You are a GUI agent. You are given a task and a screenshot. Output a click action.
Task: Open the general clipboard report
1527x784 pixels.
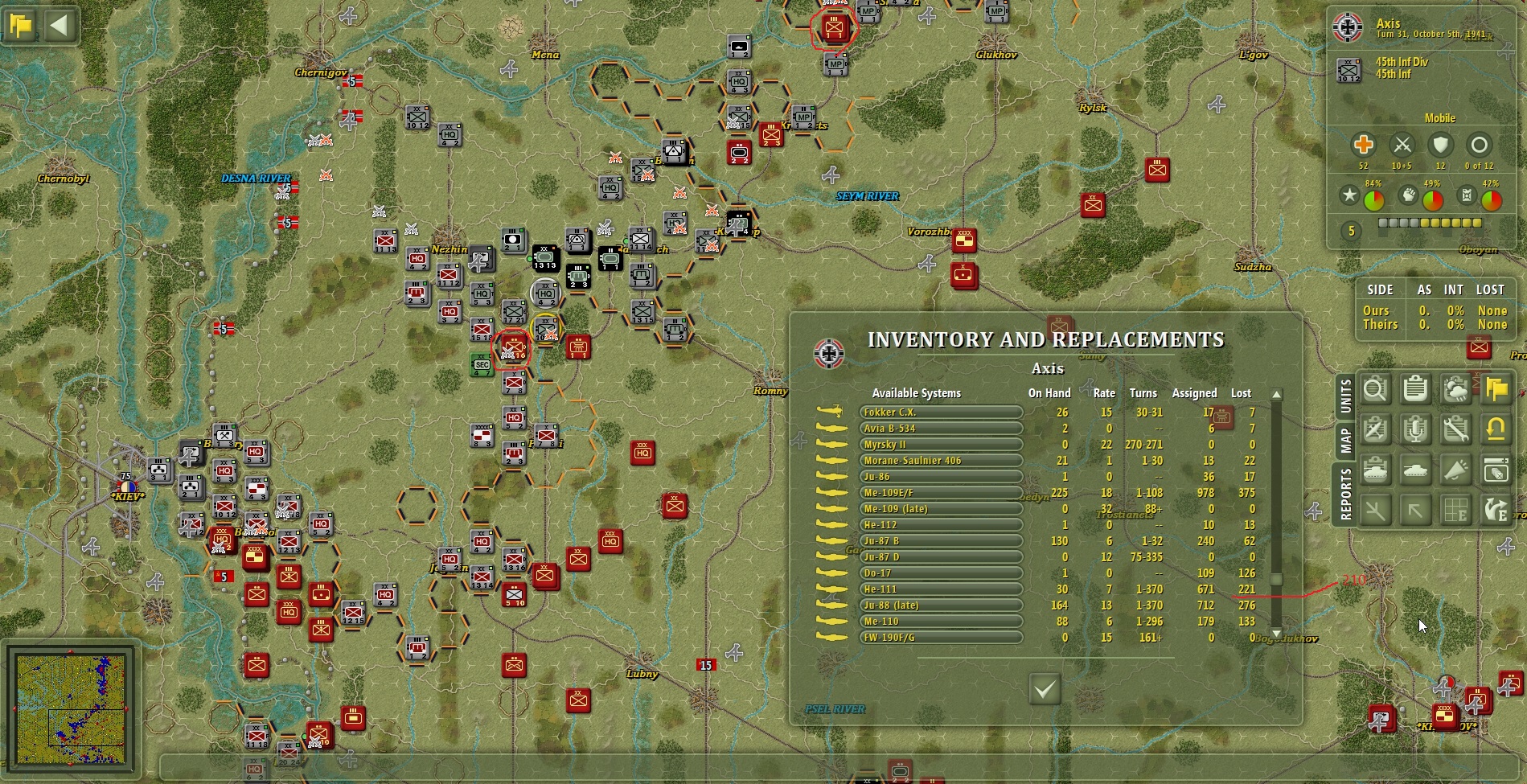pyautogui.click(x=1415, y=390)
